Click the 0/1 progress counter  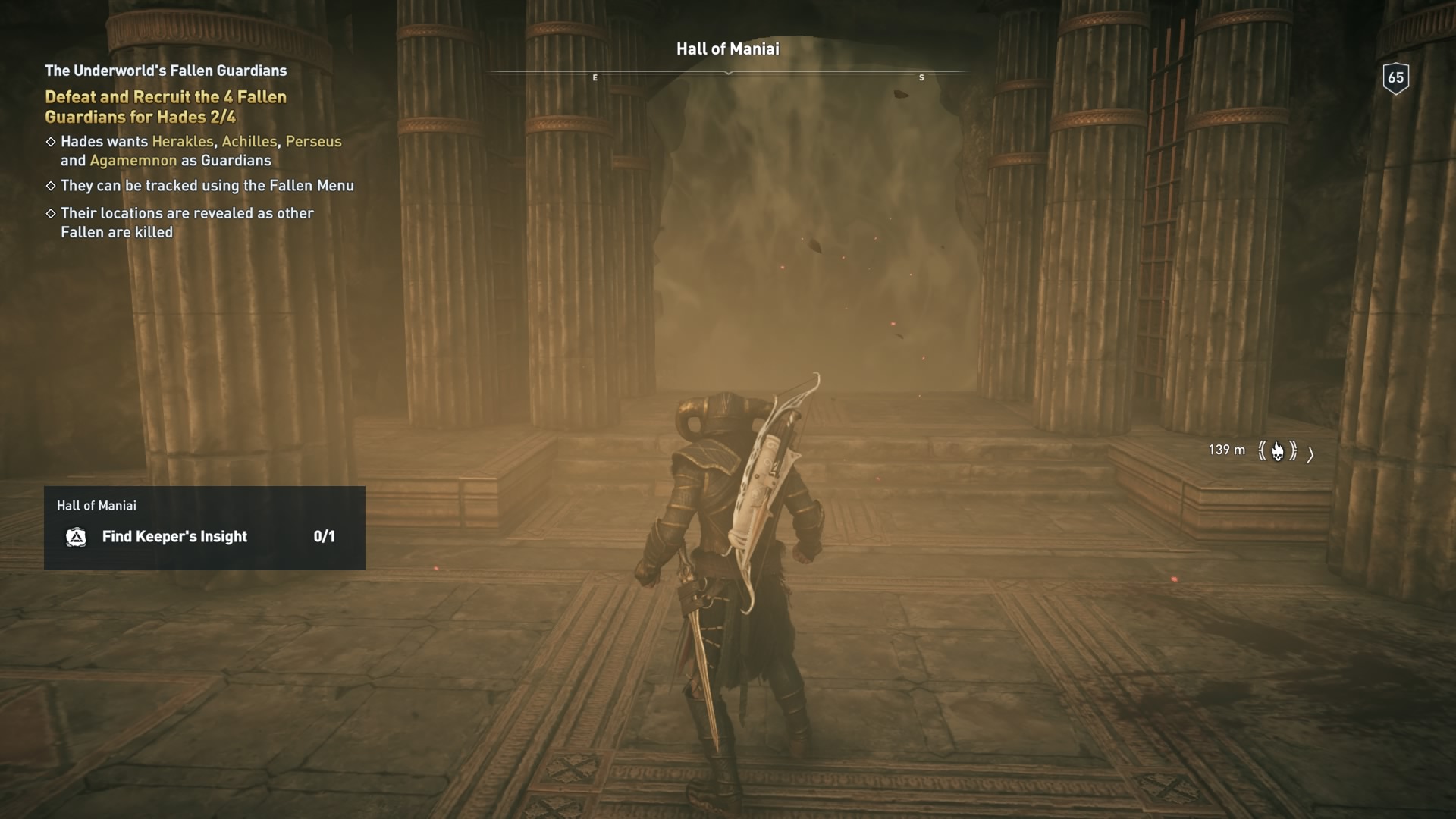point(325,537)
